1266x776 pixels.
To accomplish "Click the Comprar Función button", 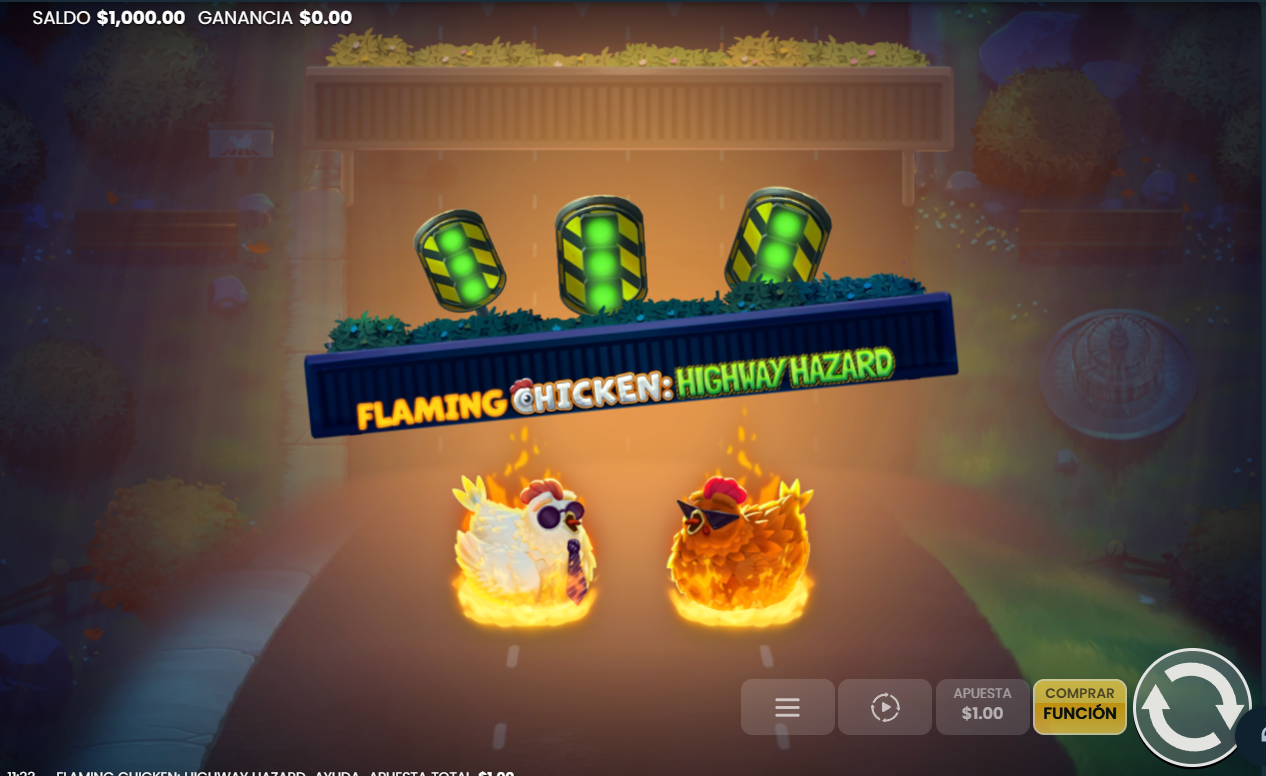I will pyautogui.click(x=1080, y=706).
